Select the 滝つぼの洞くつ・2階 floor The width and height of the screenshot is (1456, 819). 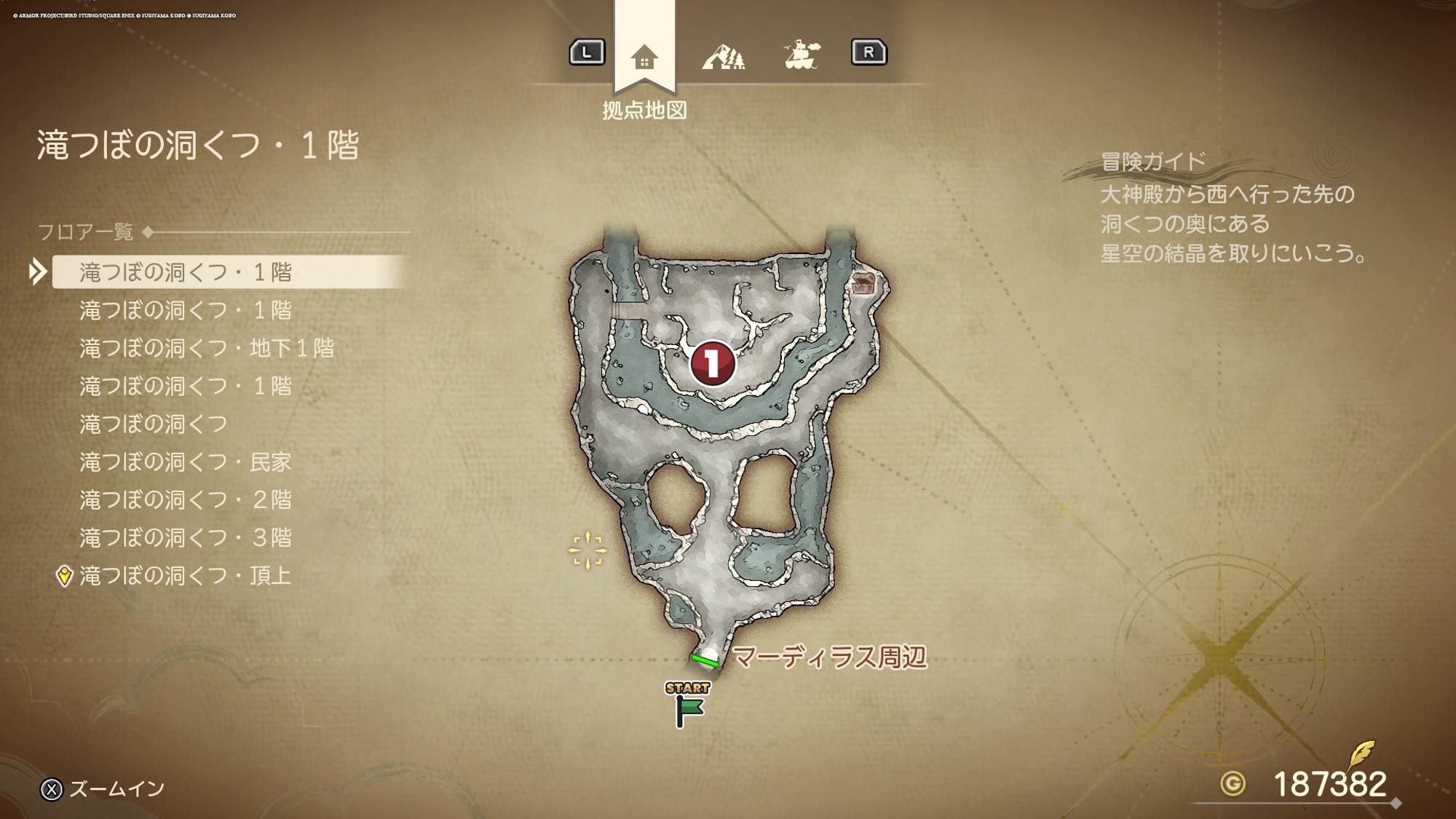[x=186, y=499]
